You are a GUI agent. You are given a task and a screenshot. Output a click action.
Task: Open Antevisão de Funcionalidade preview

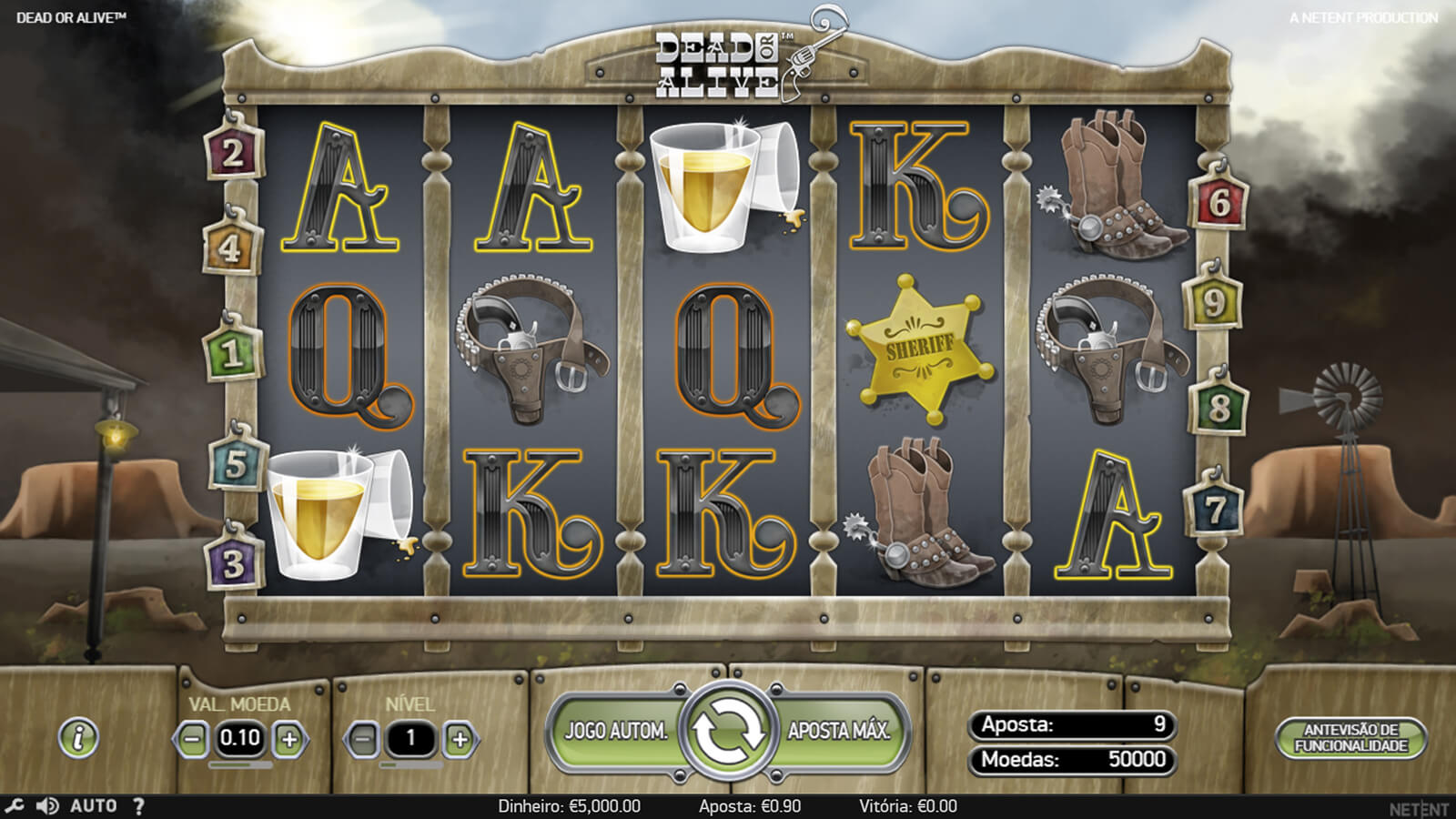[x=1350, y=738]
